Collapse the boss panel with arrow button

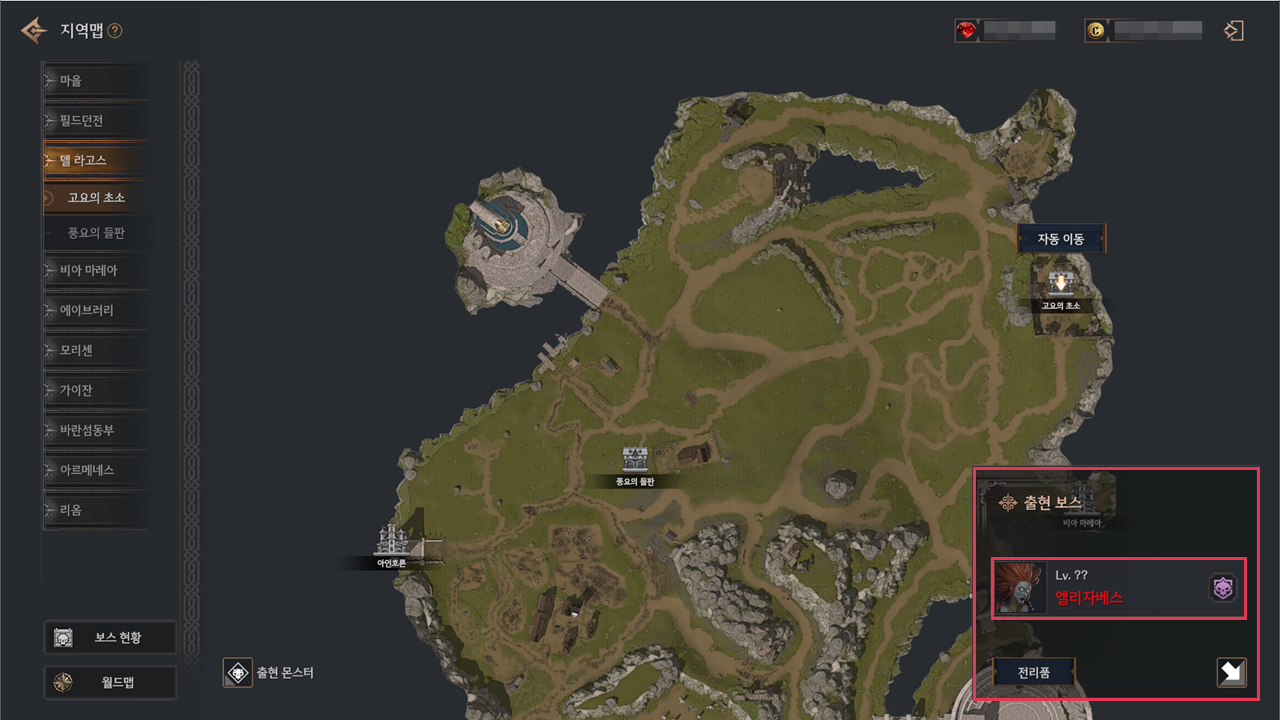coord(1231,673)
